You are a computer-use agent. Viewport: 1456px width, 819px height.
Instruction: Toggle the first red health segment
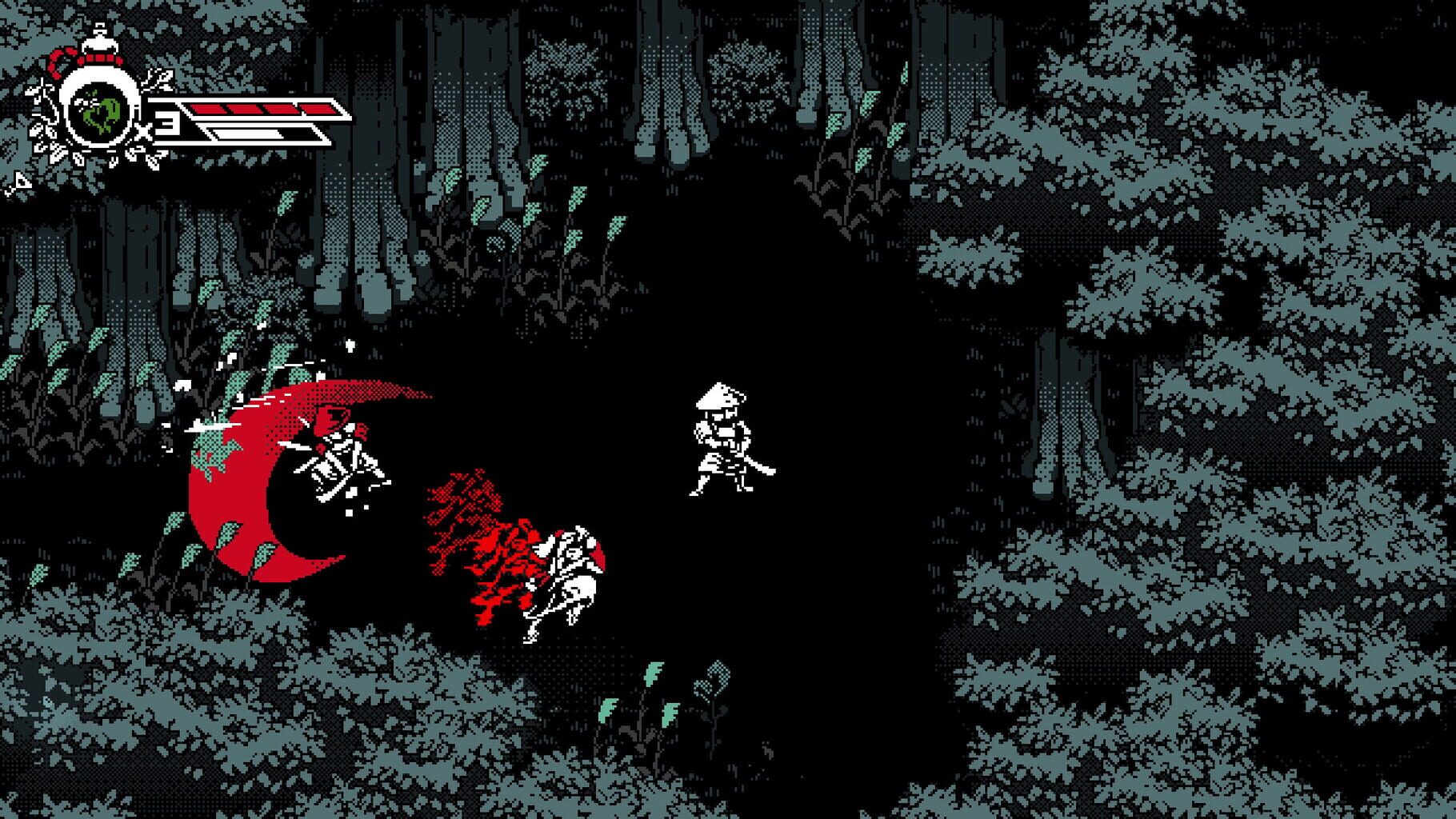210,109
